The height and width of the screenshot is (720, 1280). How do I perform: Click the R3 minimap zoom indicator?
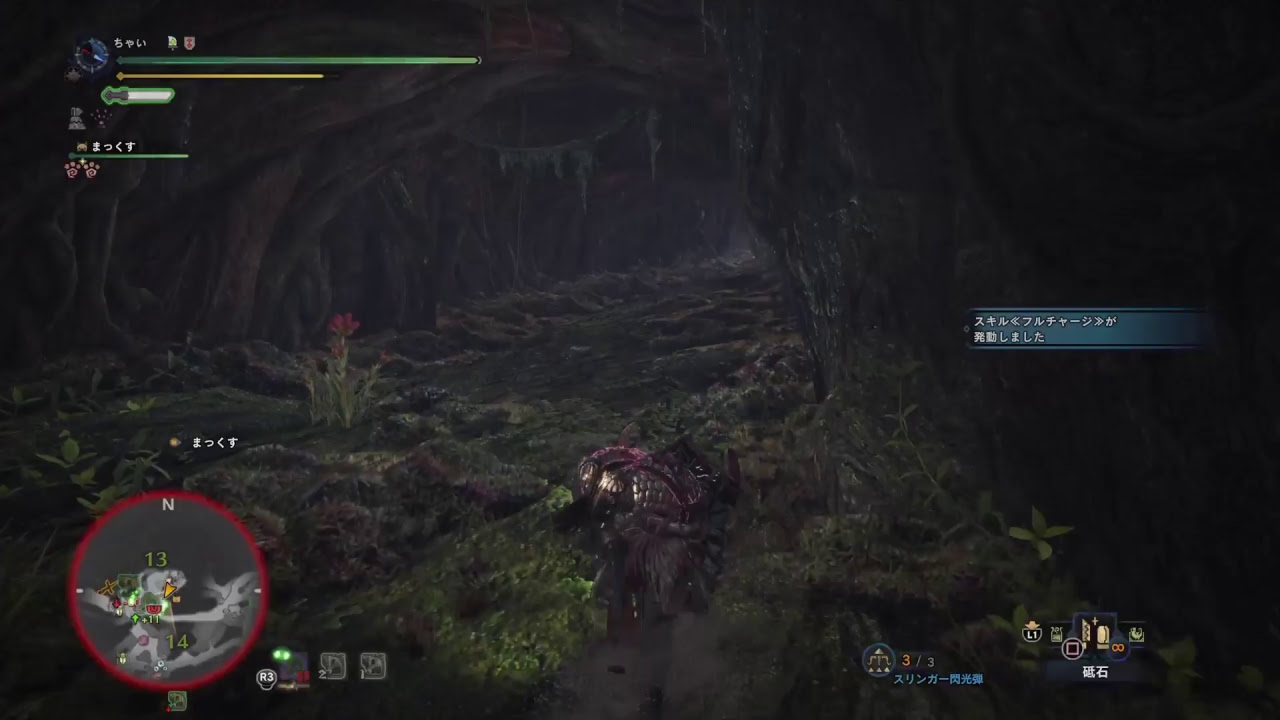coord(265,677)
